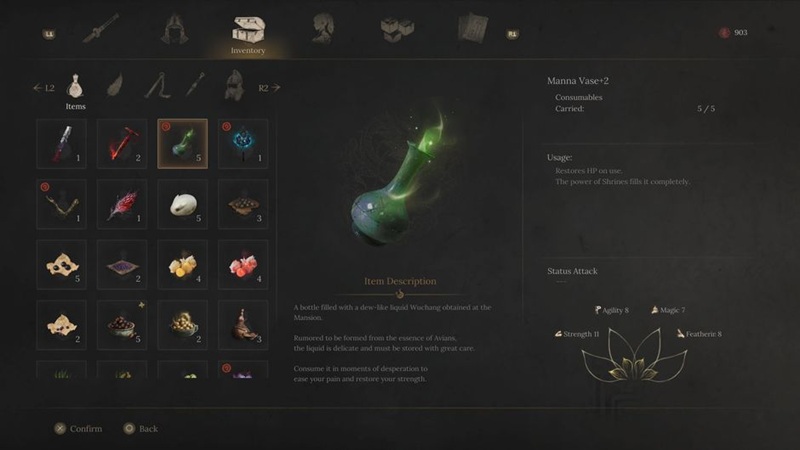Select the blue glowing orb item
Image resolution: width=800 pixels, height=450 pixels.
243,144
